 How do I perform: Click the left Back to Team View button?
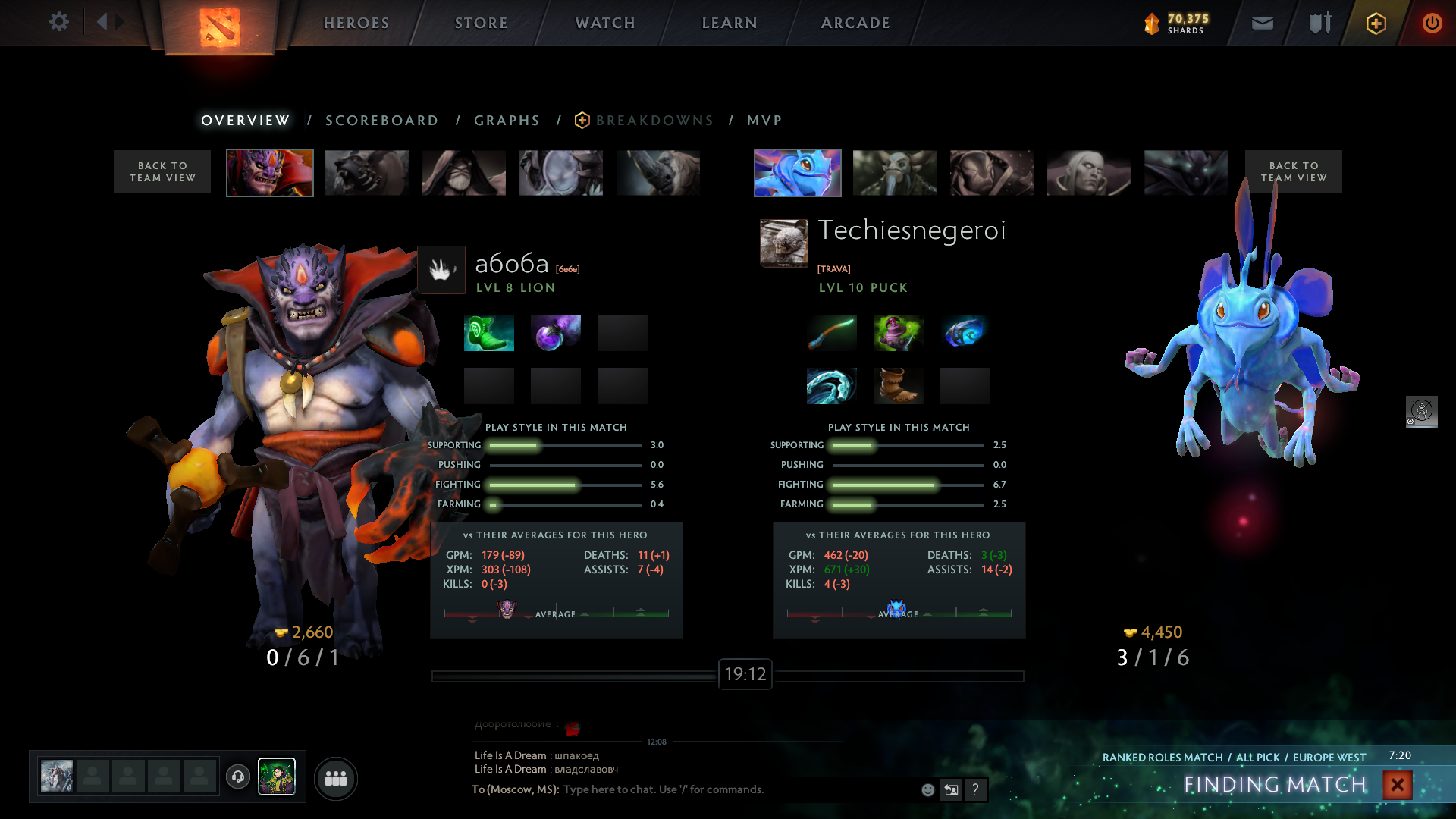pyautogui.click(x=162, y=171)
